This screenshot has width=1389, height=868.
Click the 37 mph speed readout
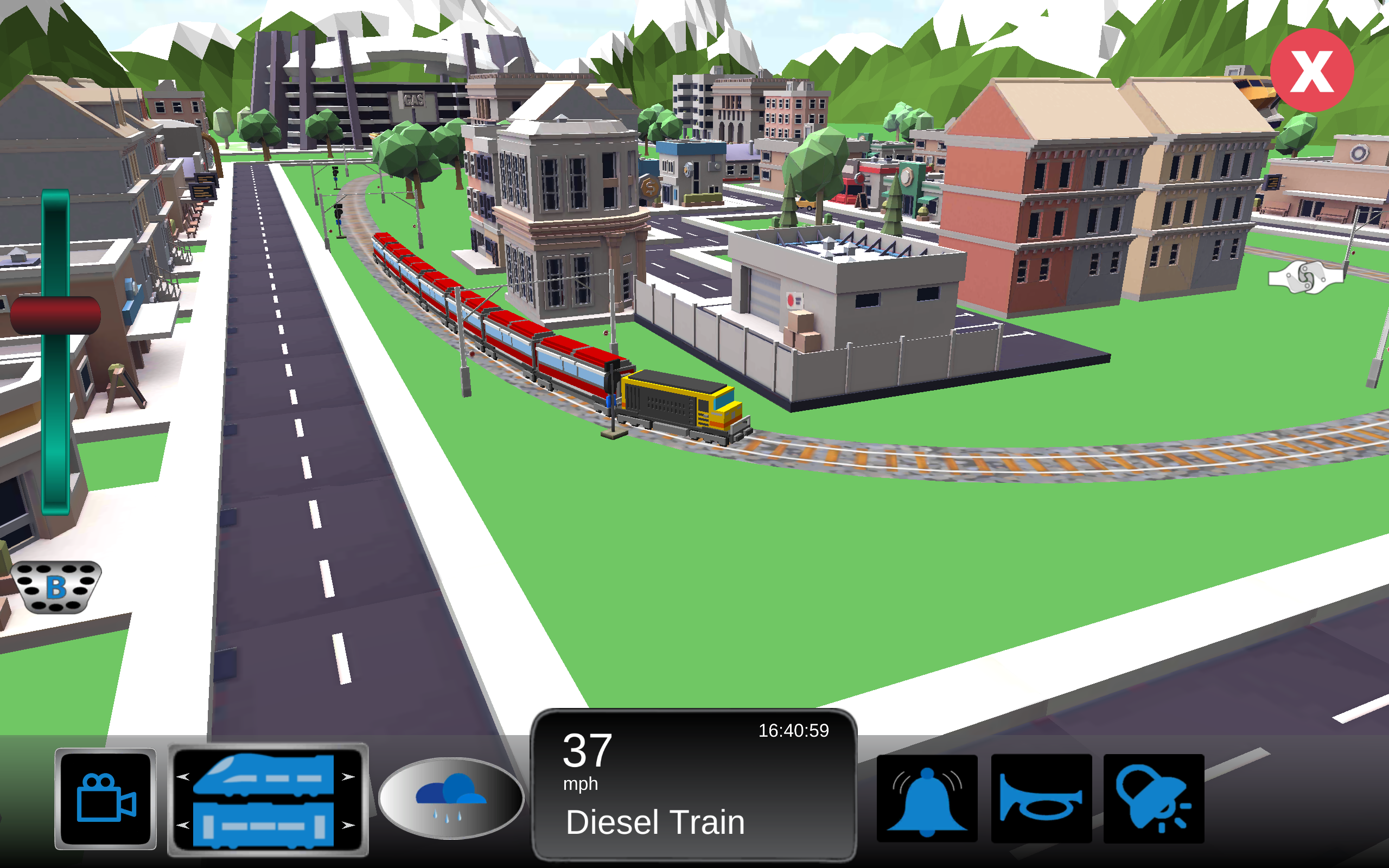pyautogui.click(x=587, y=756)
